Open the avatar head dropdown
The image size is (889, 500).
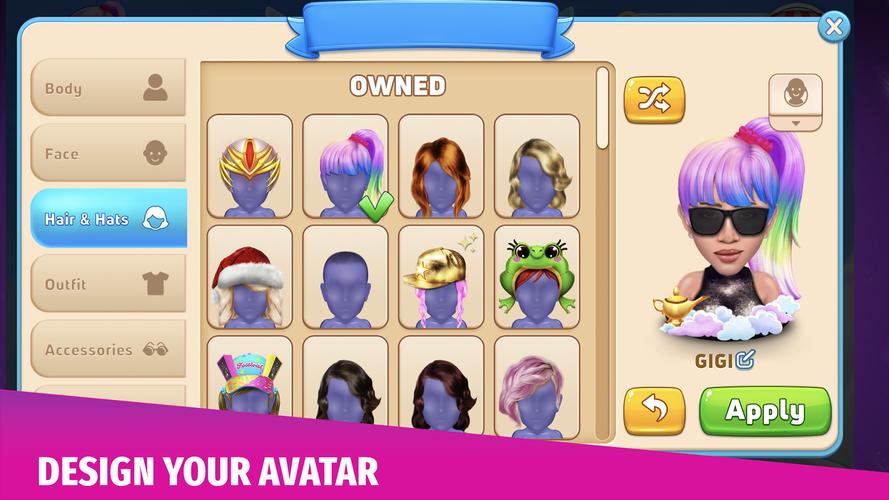click(795, 102)
